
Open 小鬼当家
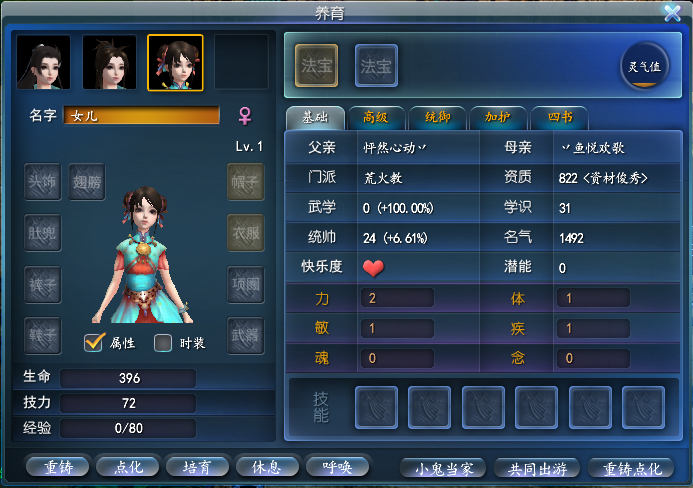coord(443,468)
